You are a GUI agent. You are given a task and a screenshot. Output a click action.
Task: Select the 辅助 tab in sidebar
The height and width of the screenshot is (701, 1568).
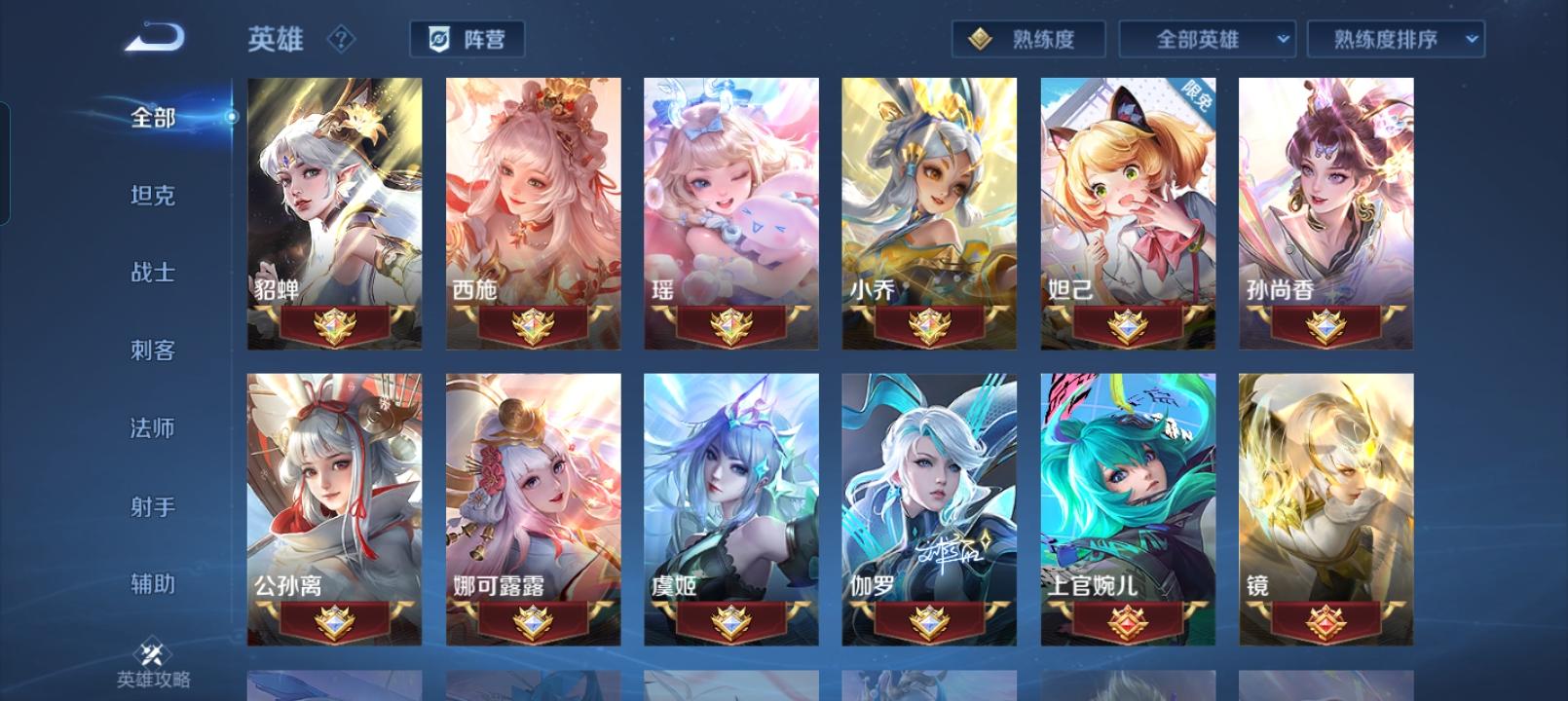click(x=154, y=584)
